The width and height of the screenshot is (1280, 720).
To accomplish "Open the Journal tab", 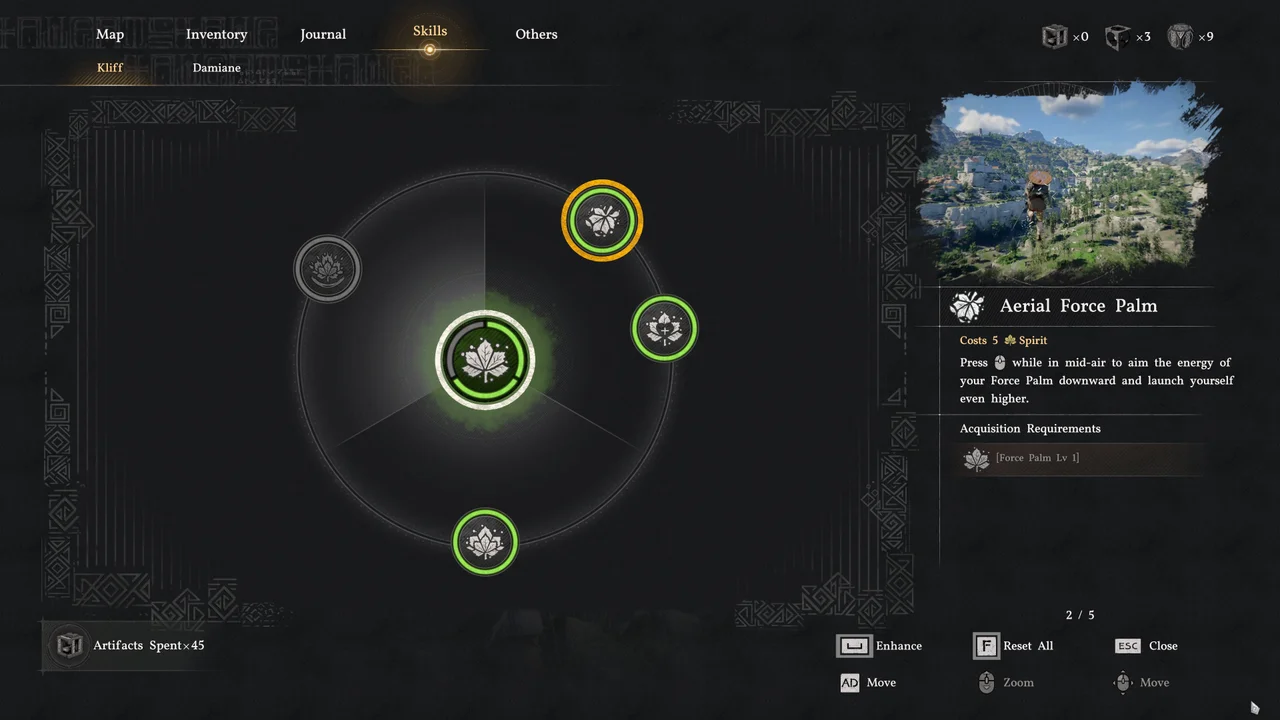I will [323, 34].
